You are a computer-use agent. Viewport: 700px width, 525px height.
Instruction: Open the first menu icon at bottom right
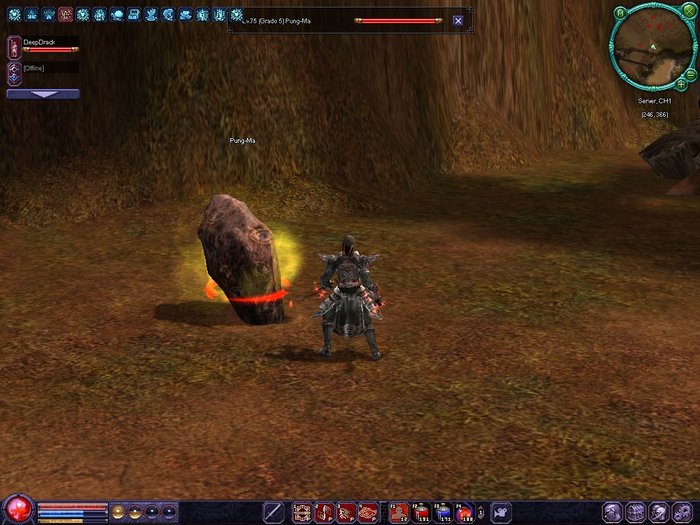click(x=612, y=512)
